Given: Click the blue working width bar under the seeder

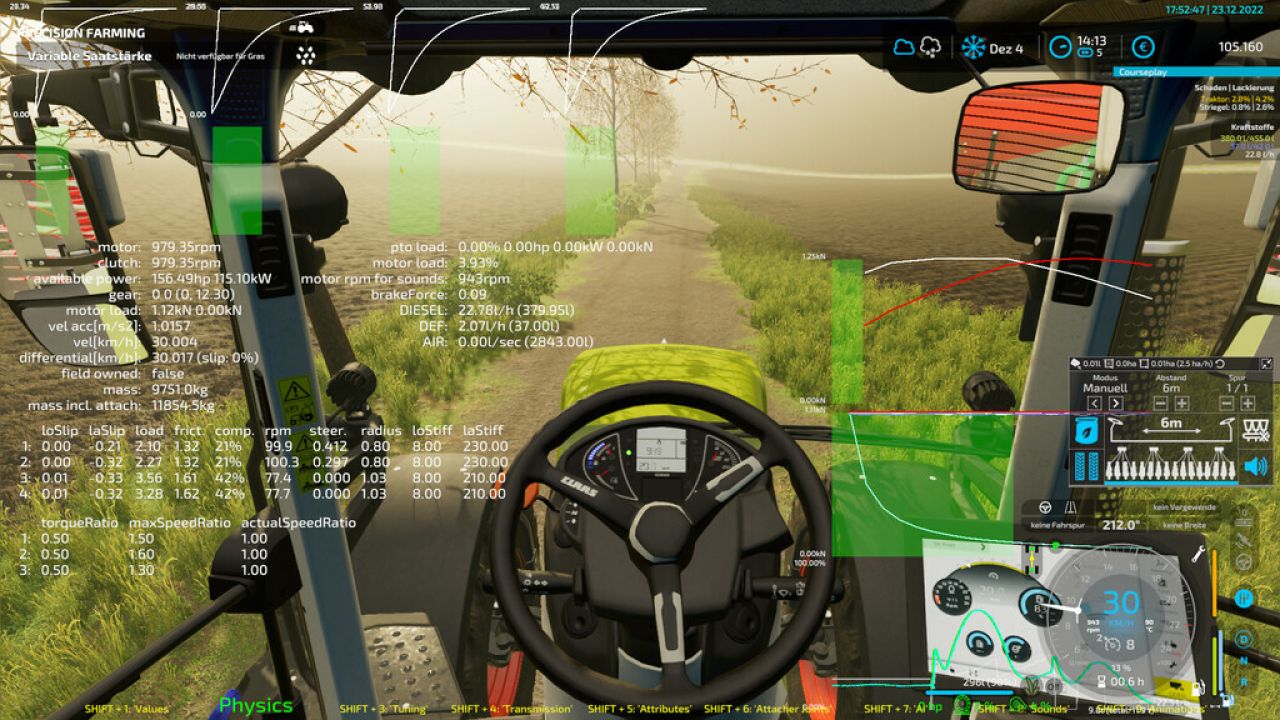Looking at the screenshot, I should (1171, 483).
